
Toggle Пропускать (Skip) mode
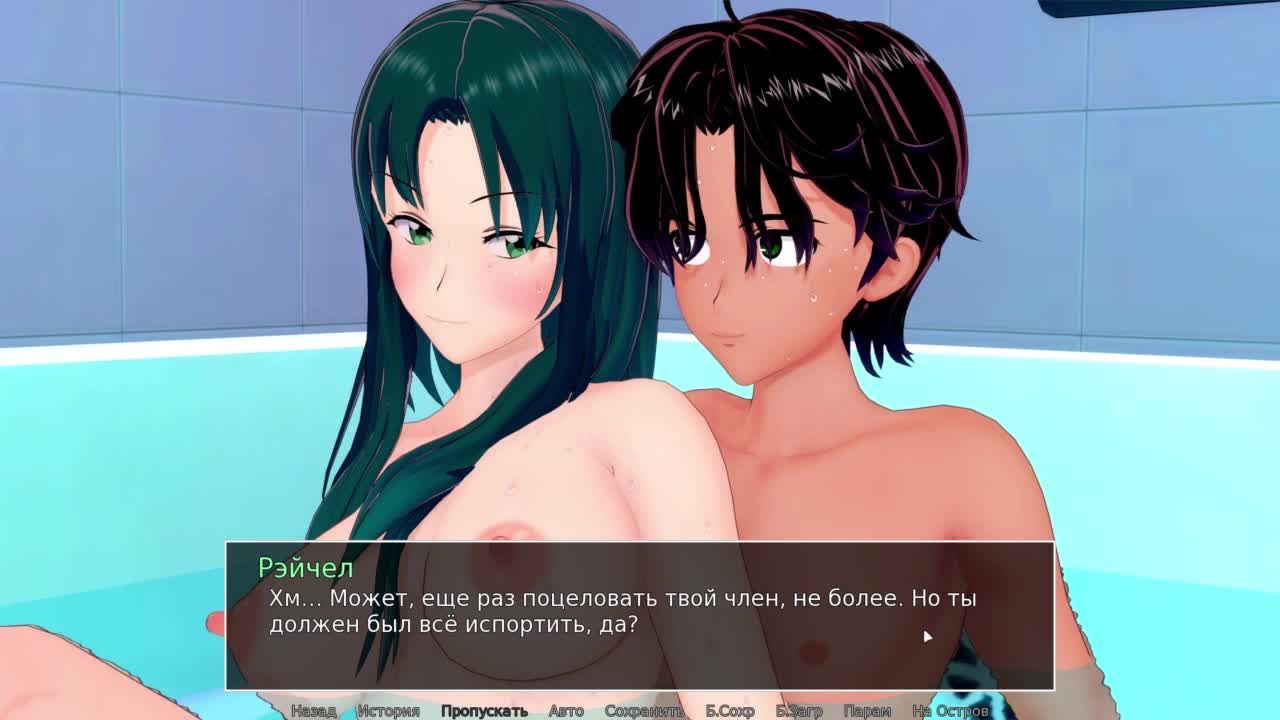tap(484, 711)
